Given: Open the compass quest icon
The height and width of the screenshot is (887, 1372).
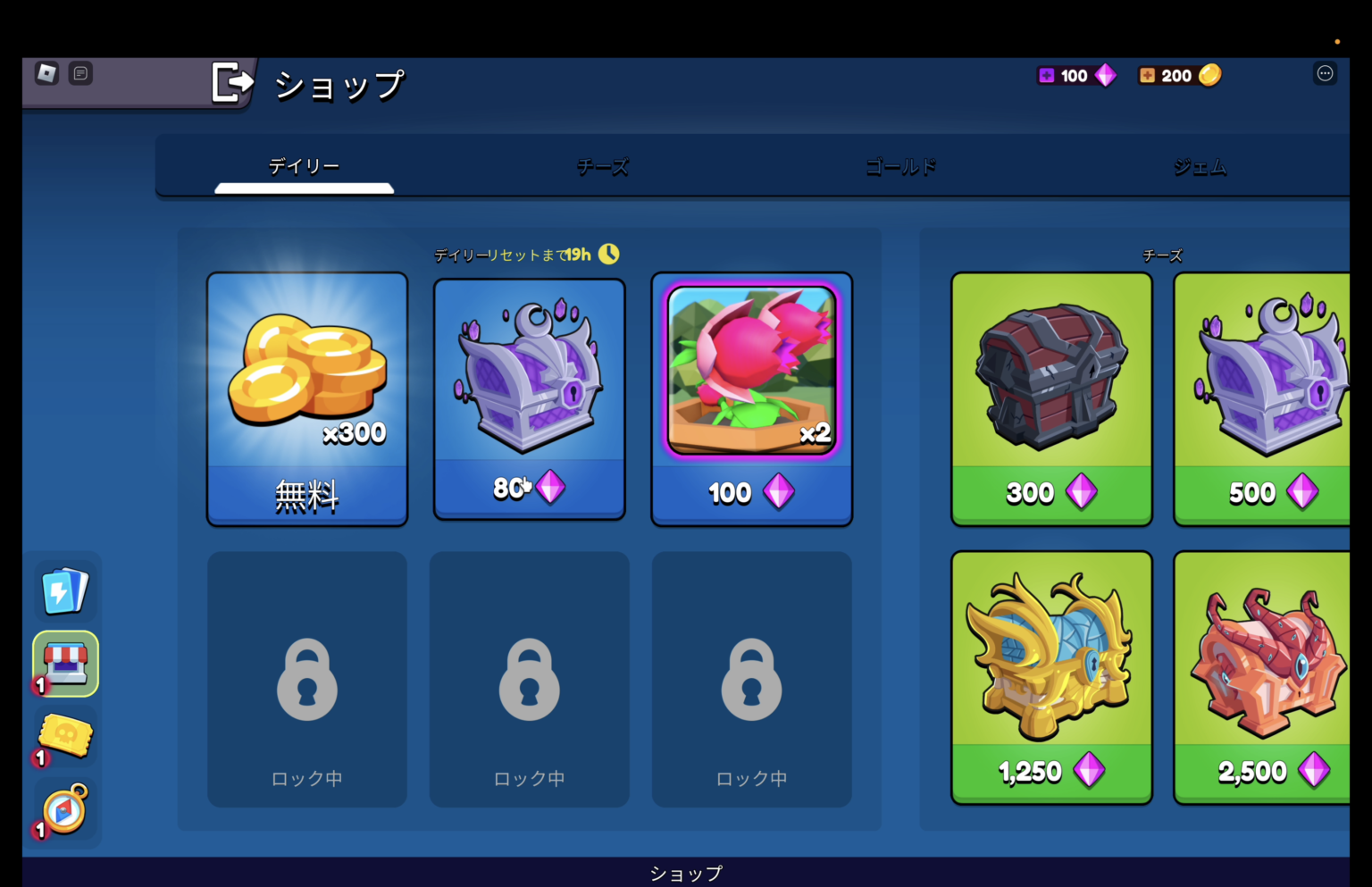Looking at the screenshot, I should pos(63,809).
